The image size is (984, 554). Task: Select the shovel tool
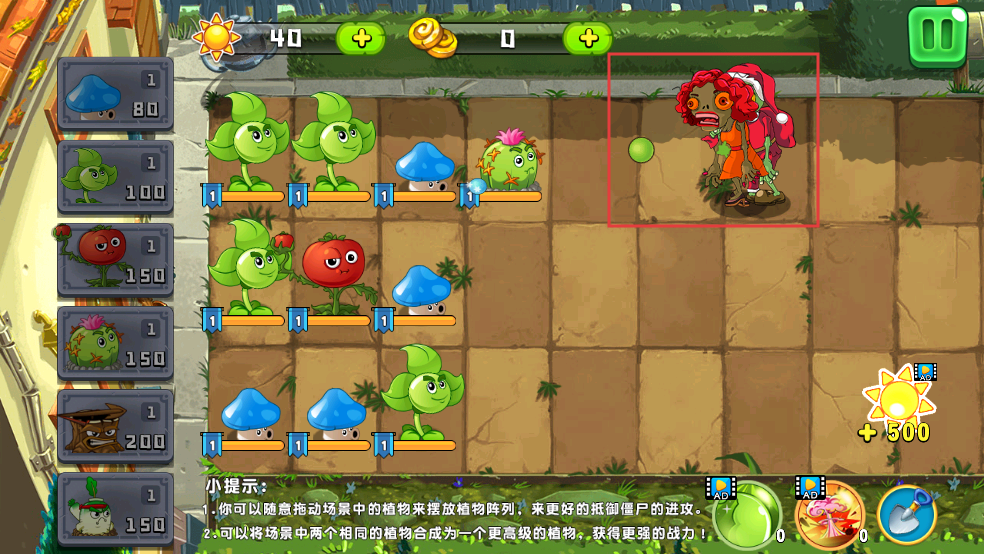coord(907,514)
